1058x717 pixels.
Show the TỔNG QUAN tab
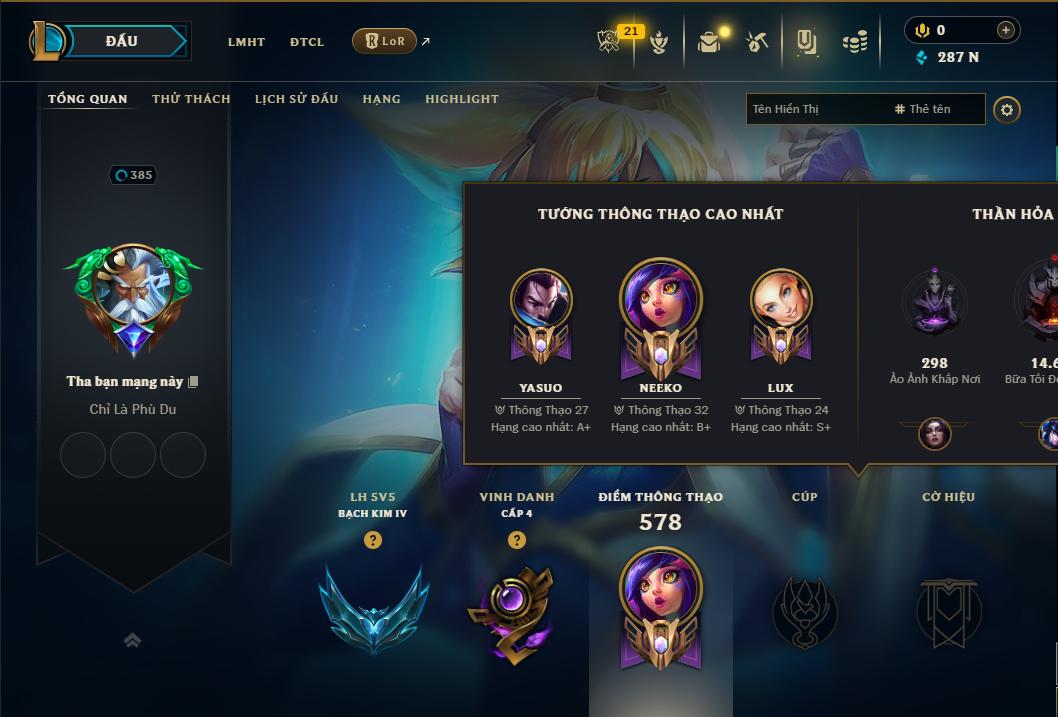click(x=88, y=99)
